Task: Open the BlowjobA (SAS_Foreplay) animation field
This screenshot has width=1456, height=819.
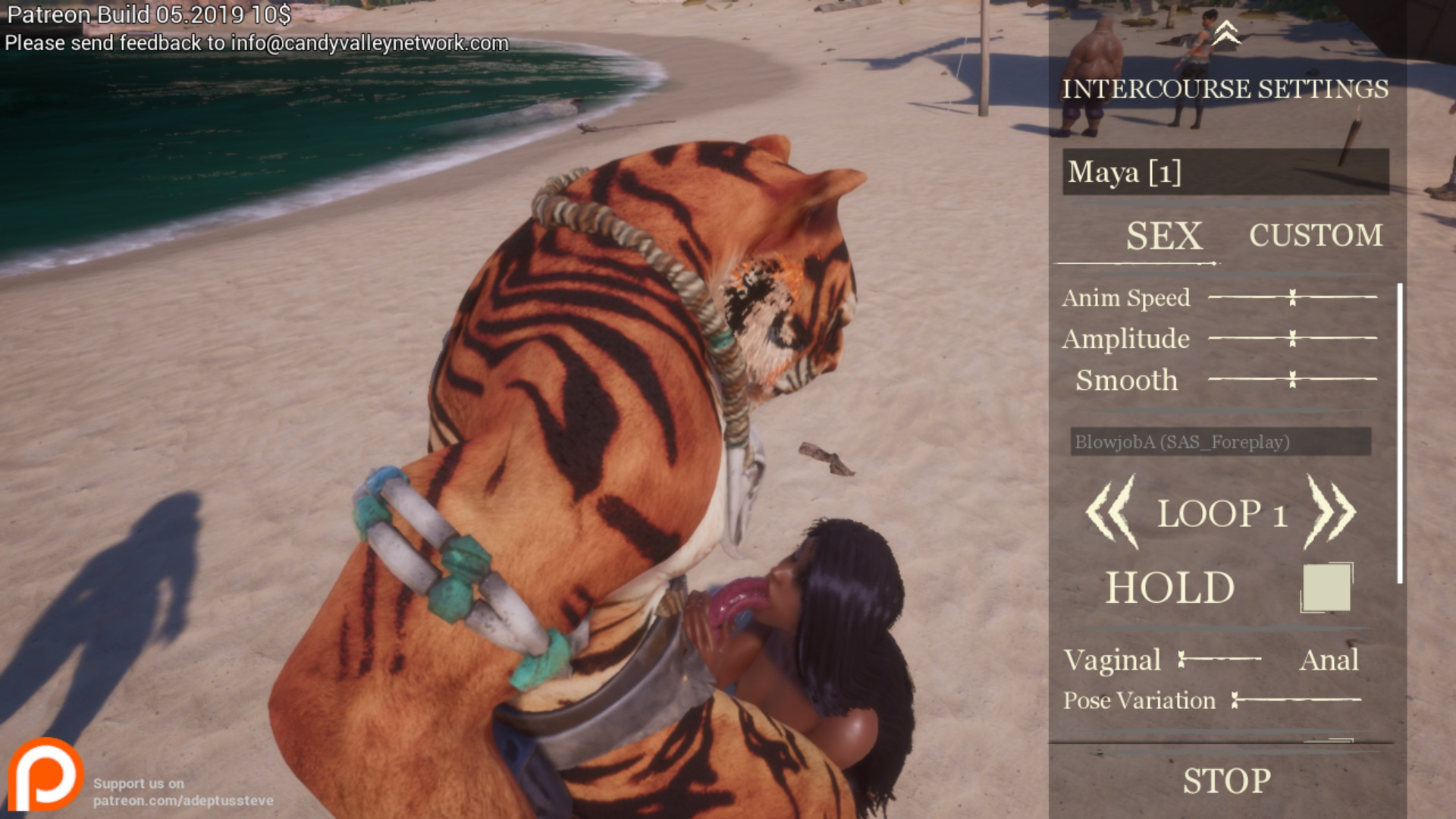Action: click(1219, 441)
